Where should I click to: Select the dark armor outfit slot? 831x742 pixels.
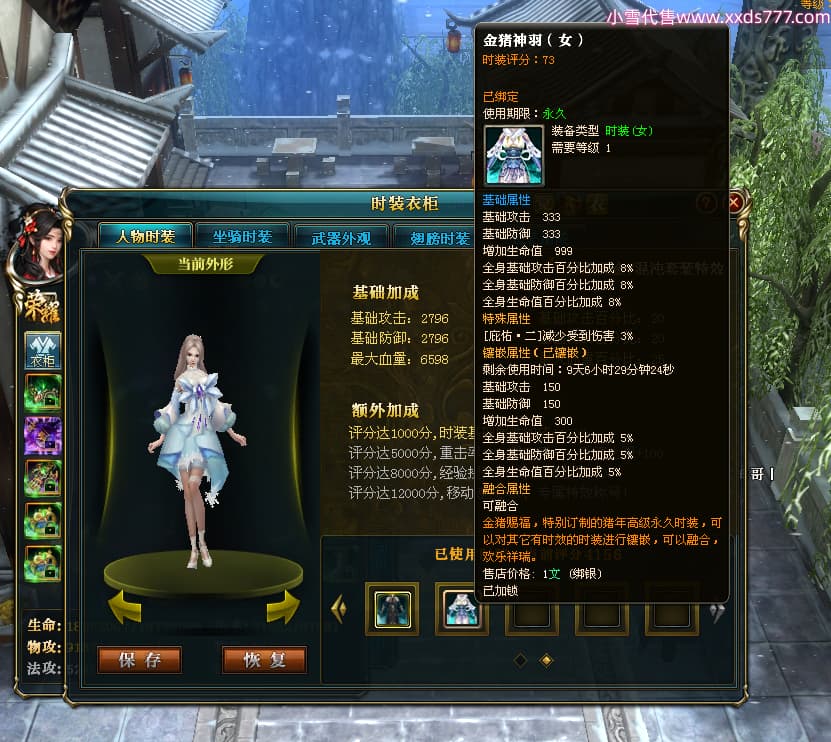[392, 608]
